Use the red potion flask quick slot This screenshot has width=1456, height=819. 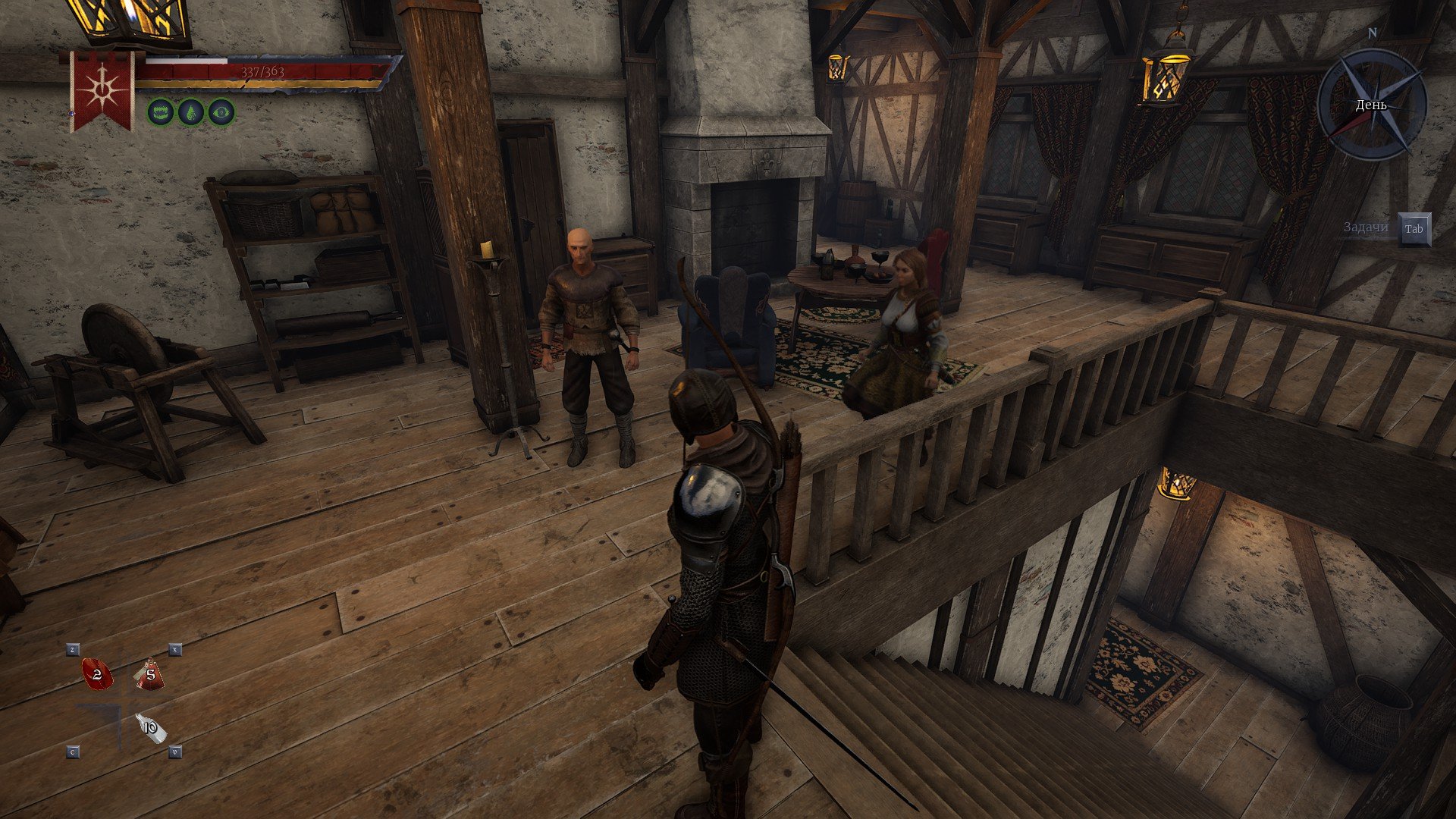tap(150, 674)
